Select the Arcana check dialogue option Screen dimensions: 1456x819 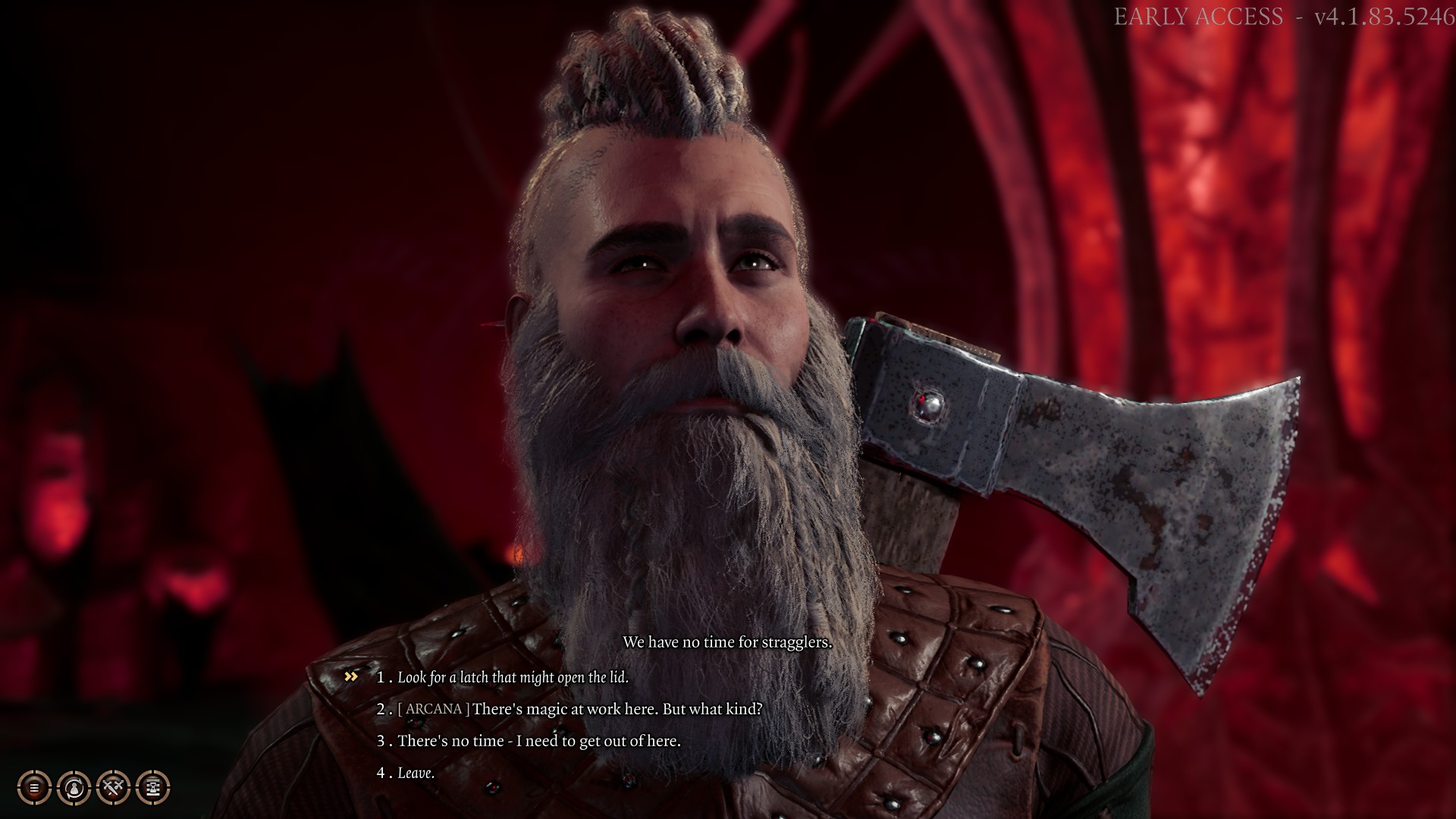pyautogui.click(x=579, y=709)
